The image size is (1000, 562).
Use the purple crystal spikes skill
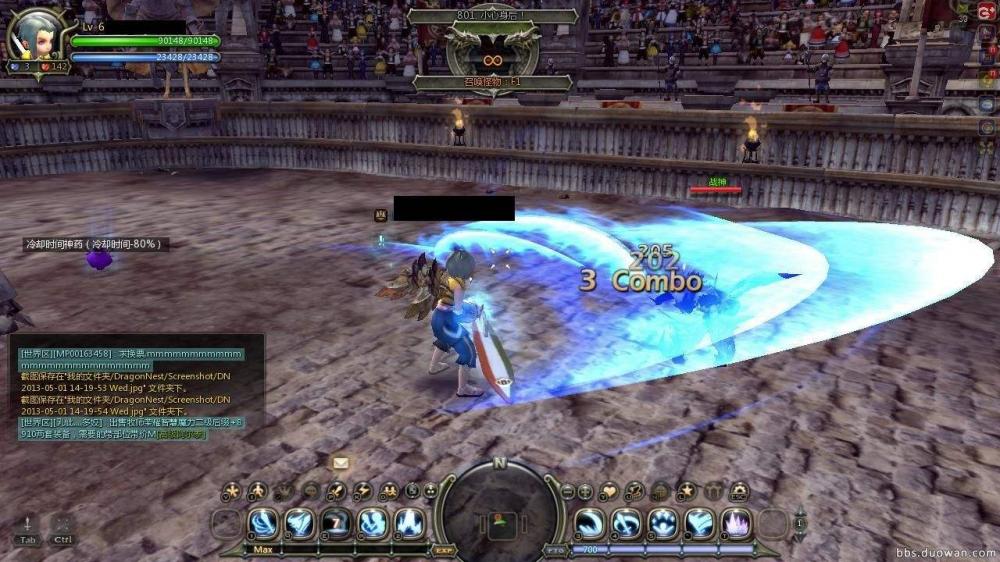click(737, 522)
